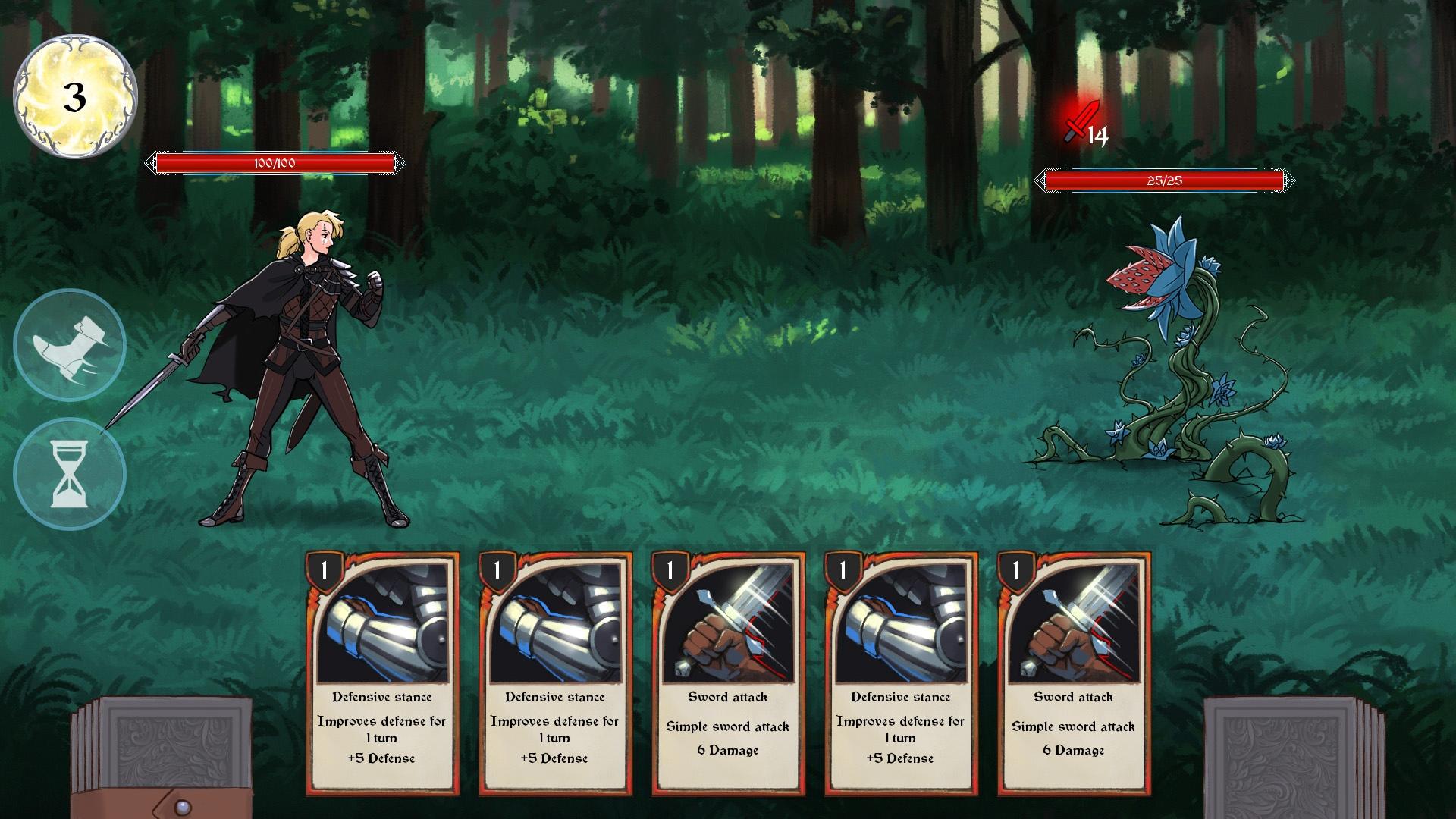
Task: Click the +5 Defense text on the first card
Action: coord(383,757)
